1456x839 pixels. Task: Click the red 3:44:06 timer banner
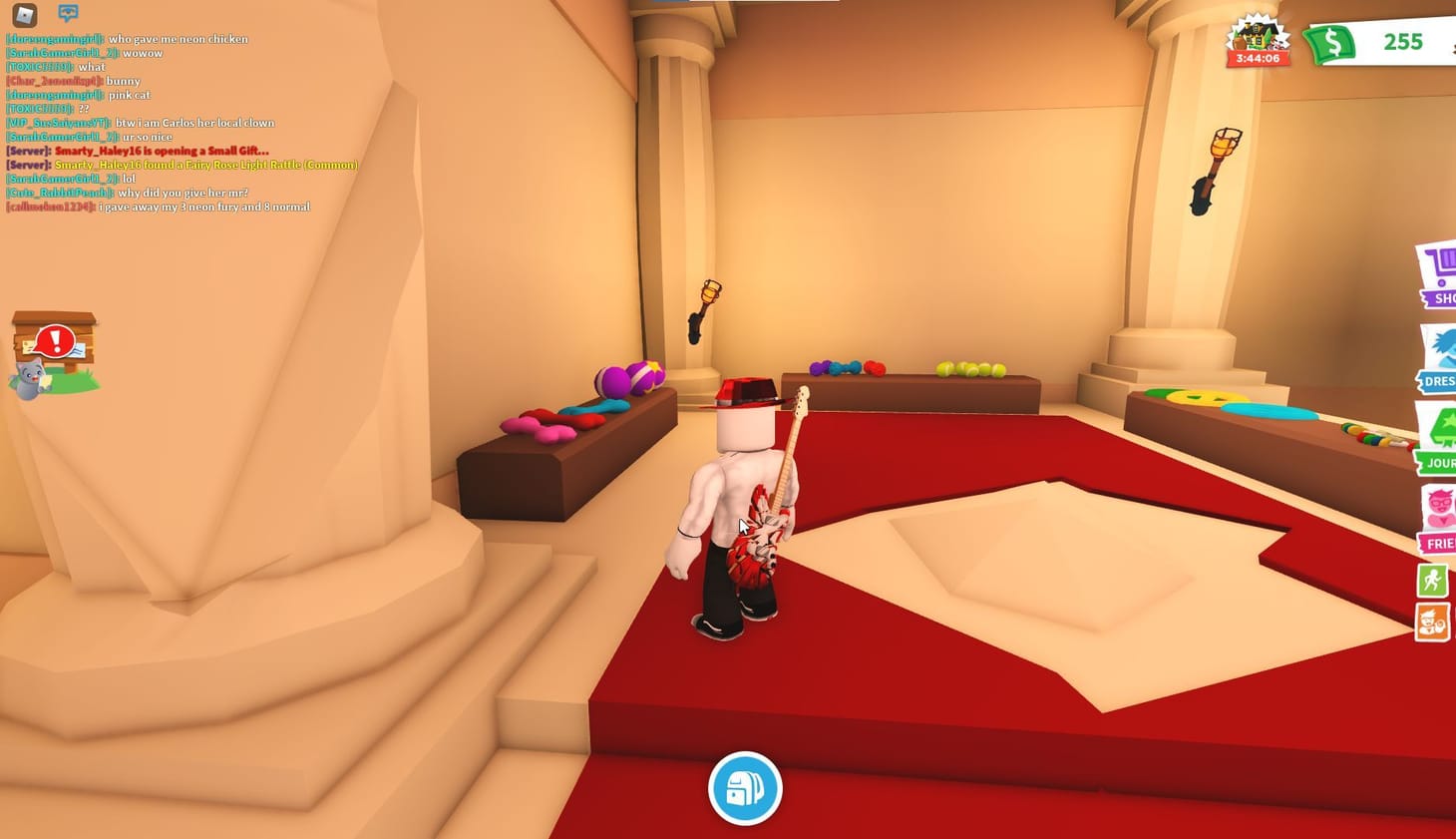(1259, 57)
